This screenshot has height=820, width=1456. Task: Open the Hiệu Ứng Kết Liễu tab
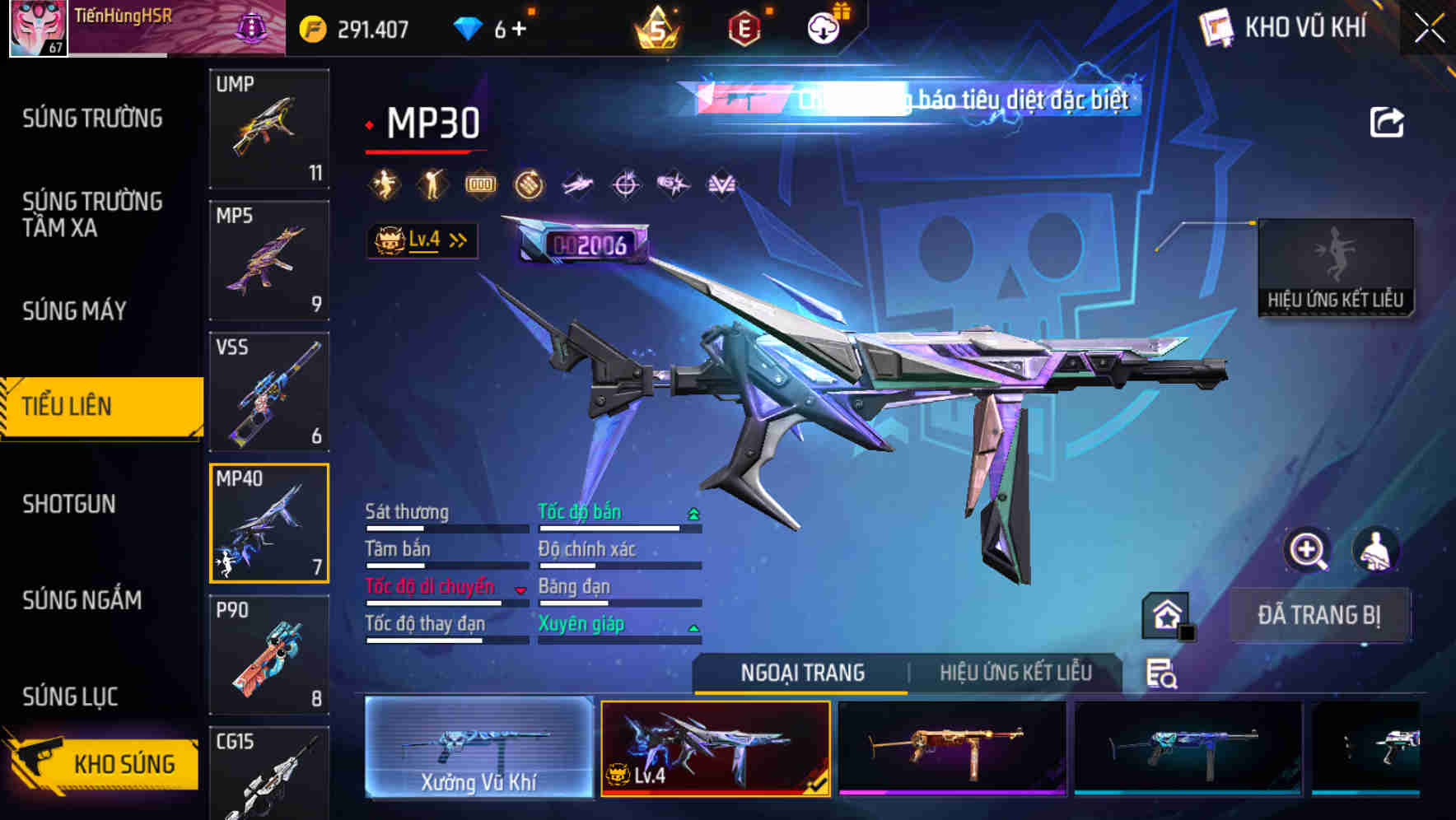pyautogui.click(x=1016, y=673)
